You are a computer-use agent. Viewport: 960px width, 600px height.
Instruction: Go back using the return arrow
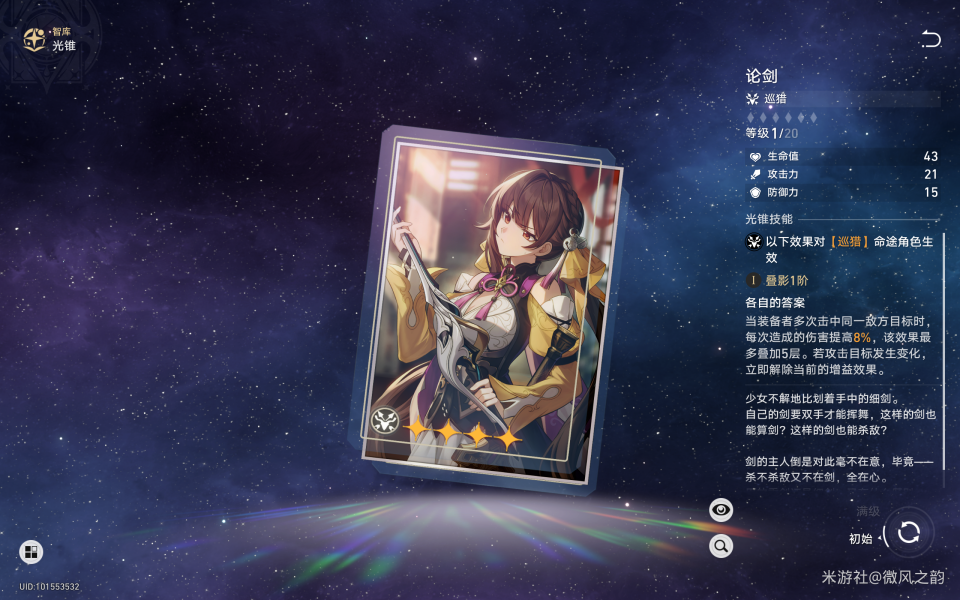coord(931,39)
